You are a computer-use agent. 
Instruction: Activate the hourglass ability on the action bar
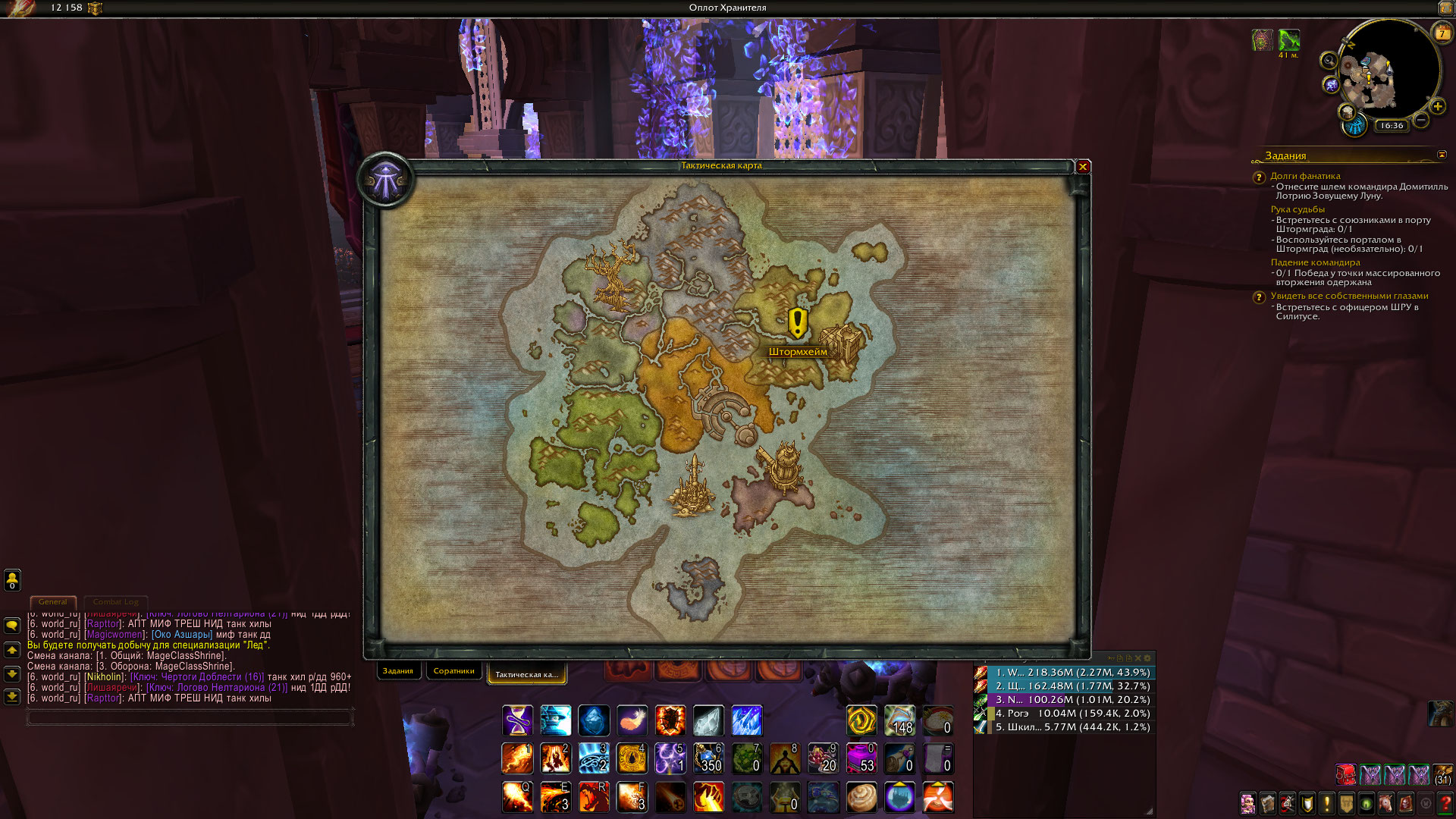(517, 720)
